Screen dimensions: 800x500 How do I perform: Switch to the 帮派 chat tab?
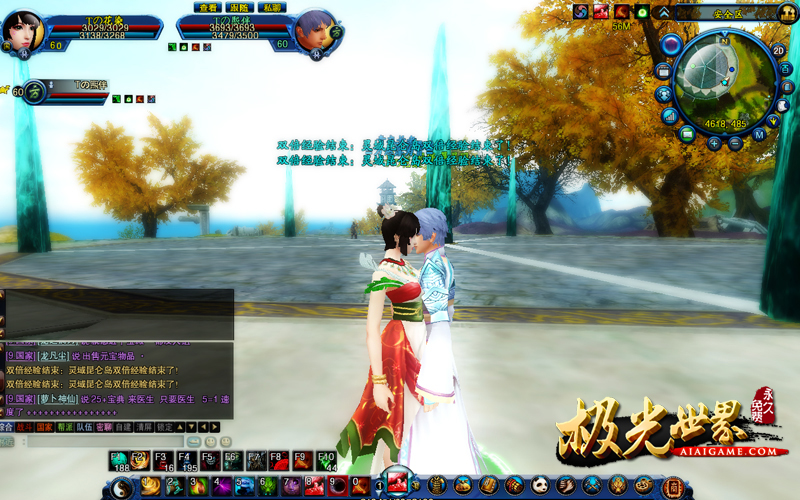click(66, 427)
